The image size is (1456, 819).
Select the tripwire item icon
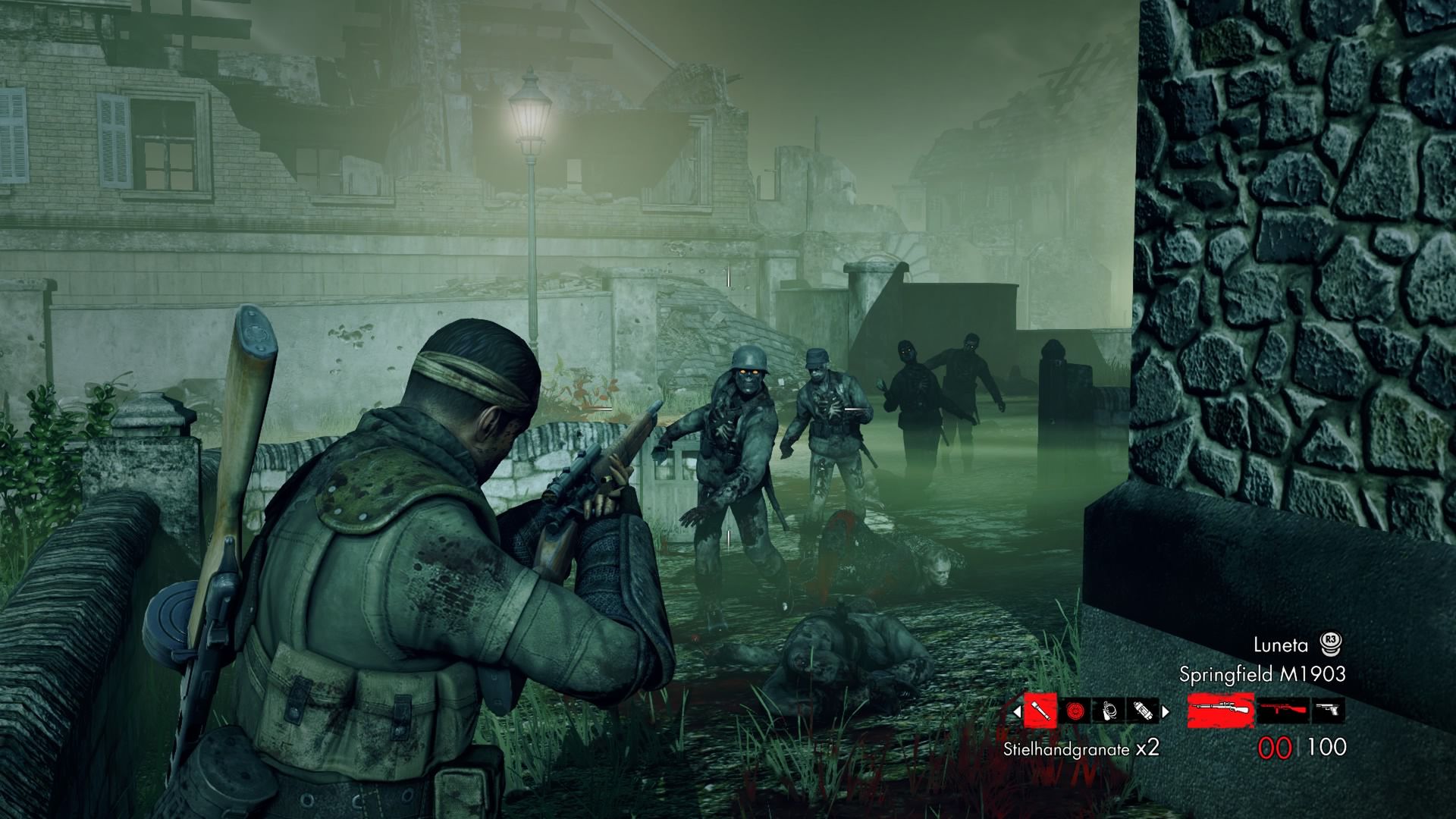(x=1108, y=710)
